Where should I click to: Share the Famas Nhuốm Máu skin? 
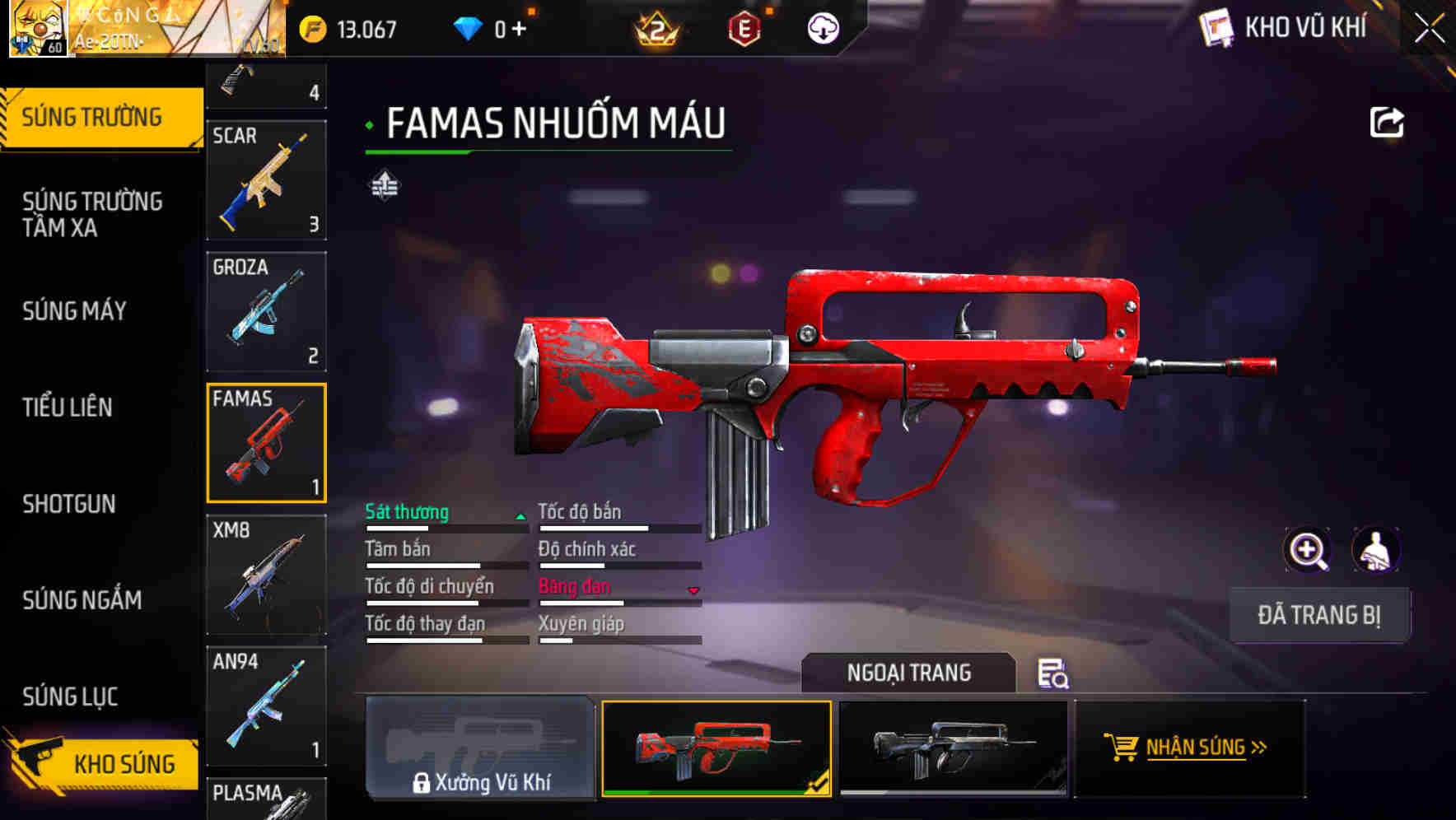coord(1386,123)
